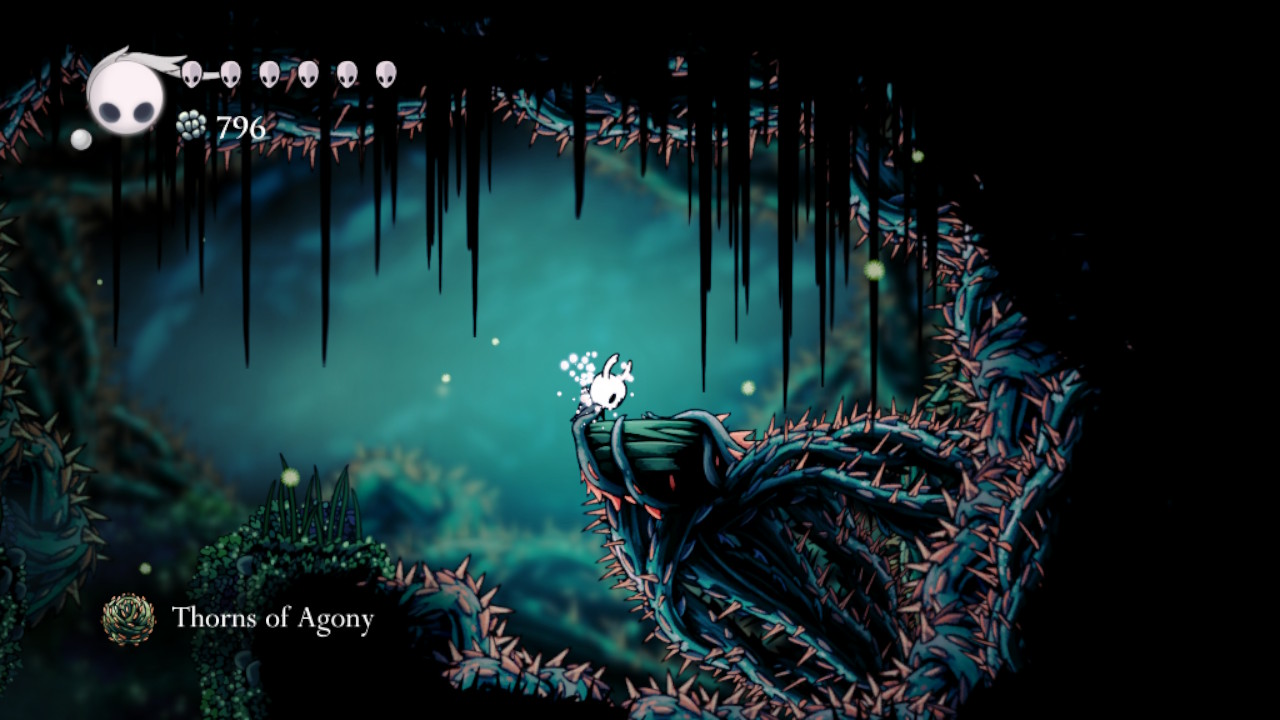This screenshot has height=720, width=1280.
Task: Select the fourth health mask icon
Action: click(307, 73)
